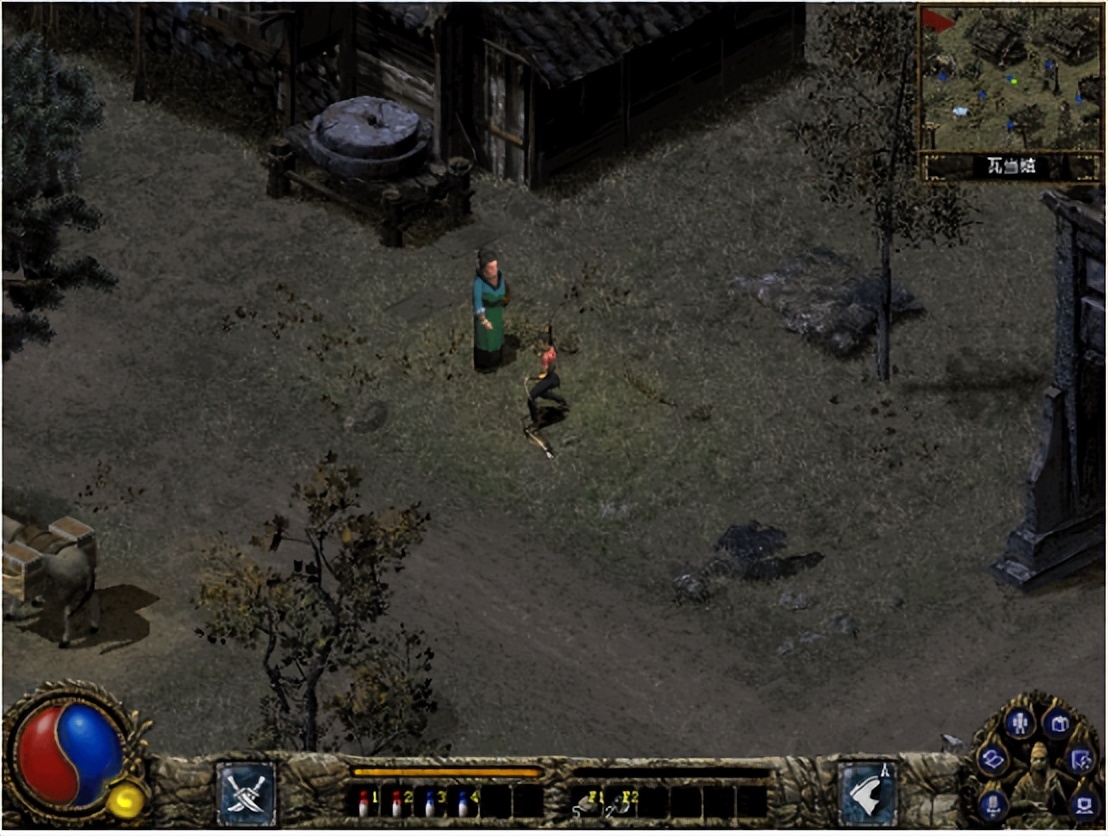Select the white wing skill icon
Viewport: 1108px width, 836px height.
point(867,794)
